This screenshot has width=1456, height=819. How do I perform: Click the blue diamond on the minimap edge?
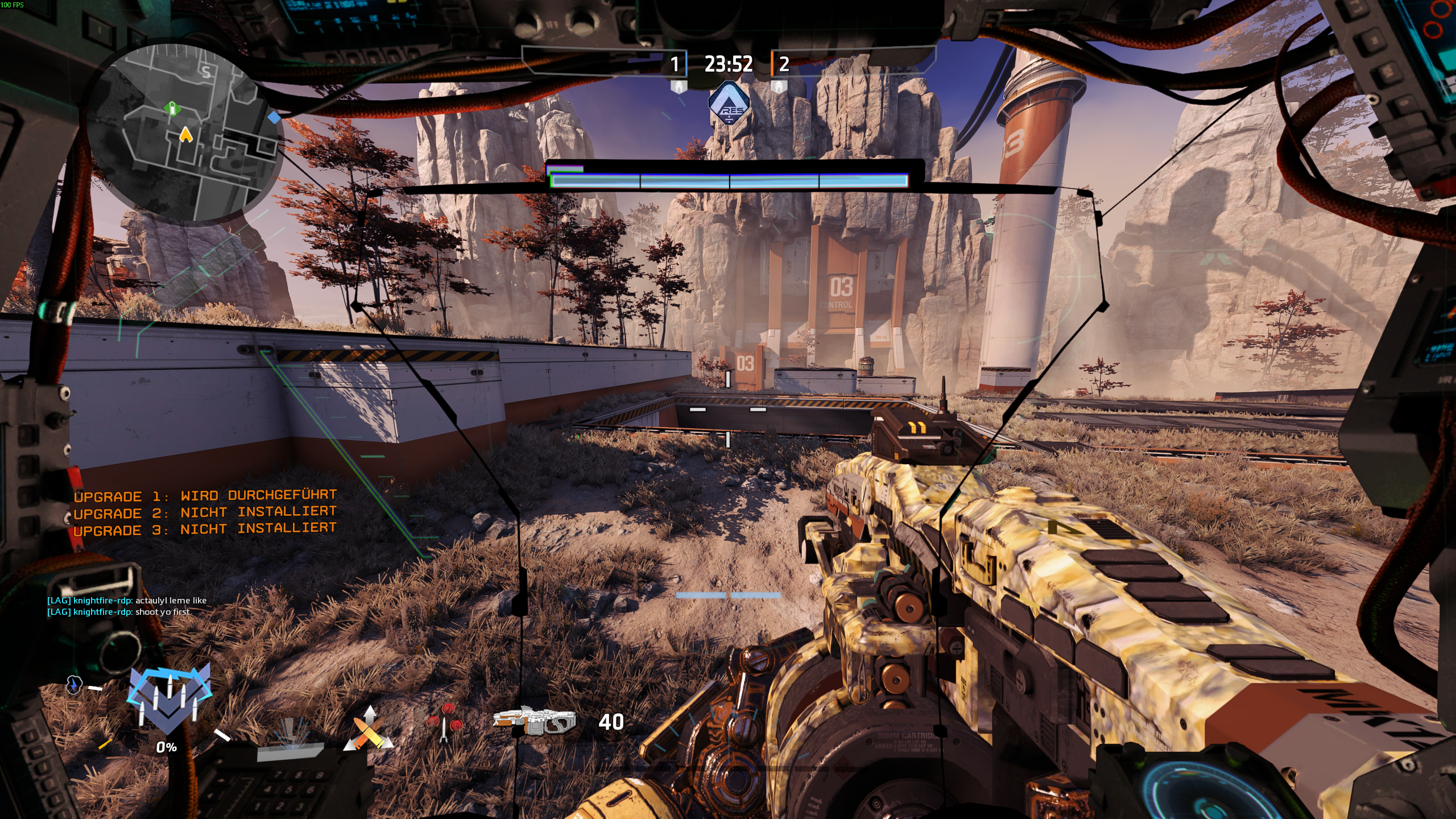(274, 118)
